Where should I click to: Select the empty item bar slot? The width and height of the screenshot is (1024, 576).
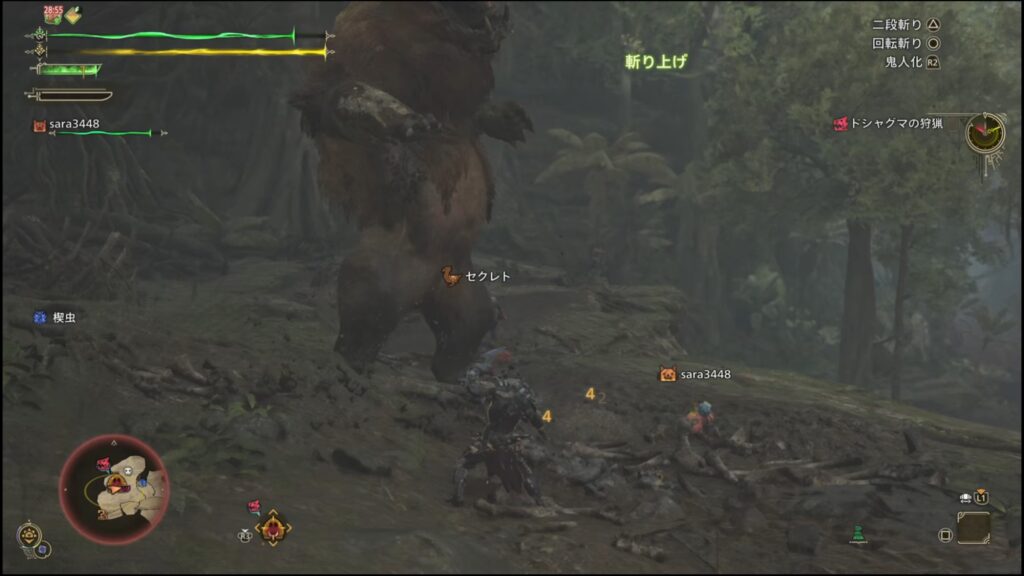click(973, 527)
